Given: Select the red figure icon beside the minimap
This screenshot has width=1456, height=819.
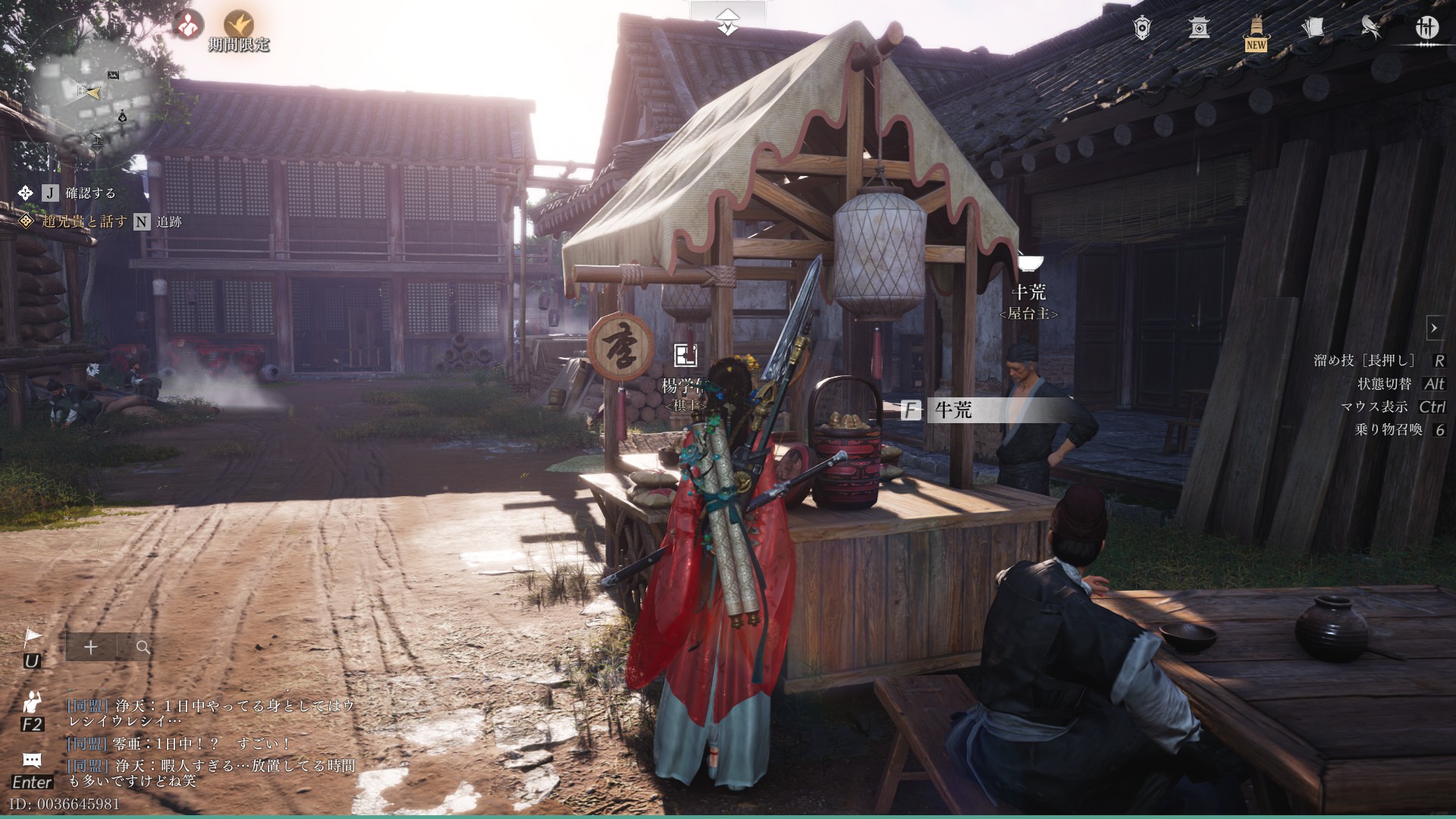Looking at the screenshot, I should [x=187, y=25].
